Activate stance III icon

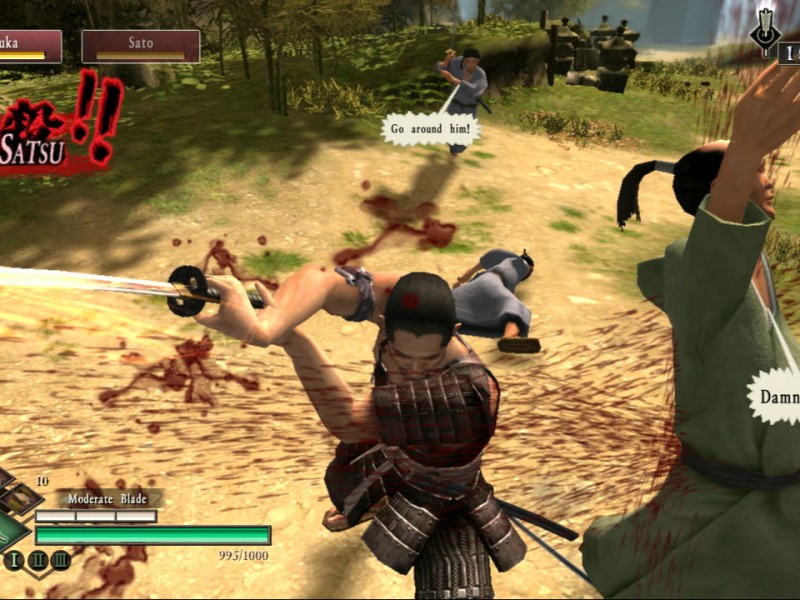pos(60,560)
